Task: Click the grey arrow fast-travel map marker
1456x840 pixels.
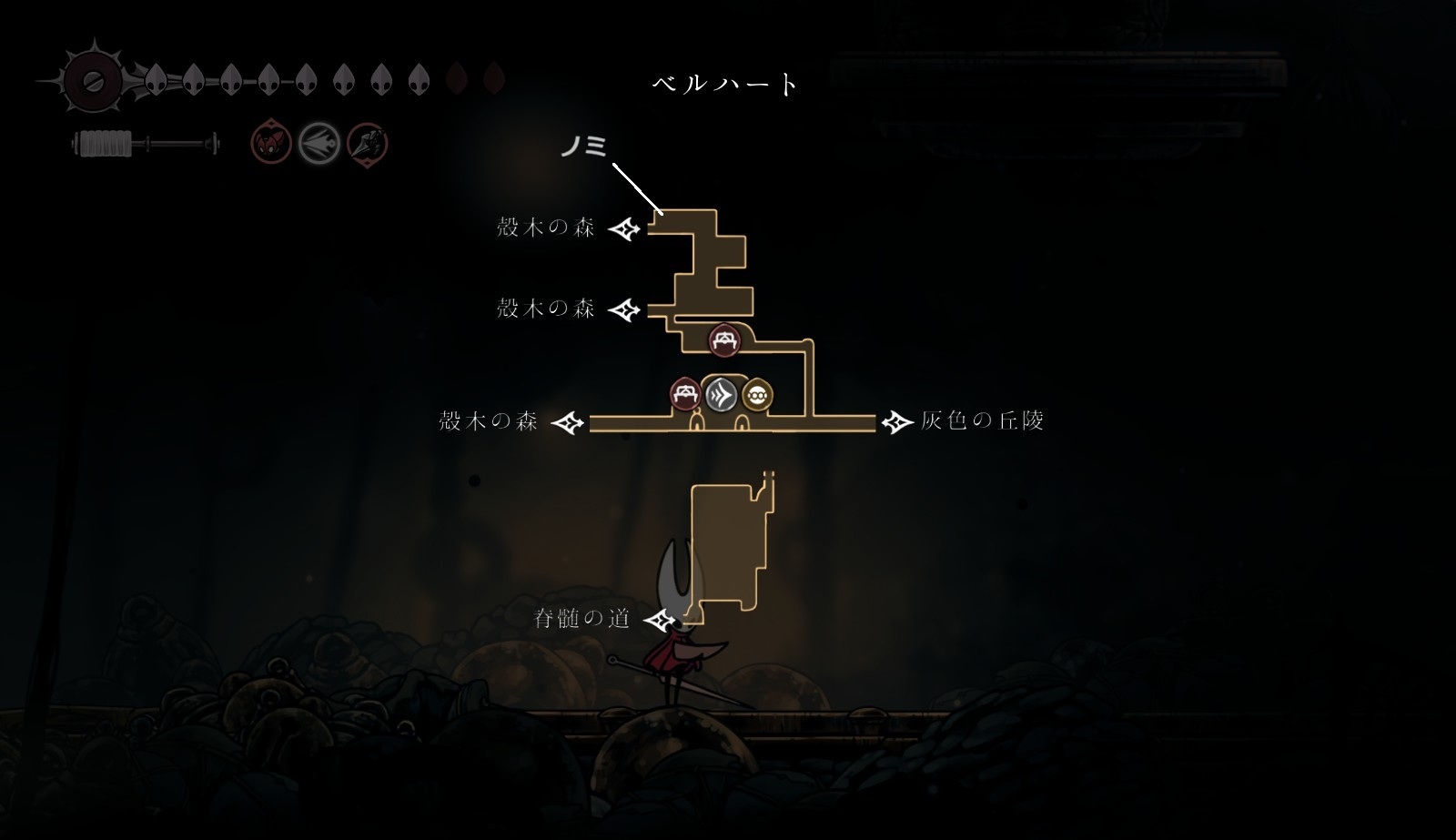Action: pyautogui.click(x=722, y=396)
